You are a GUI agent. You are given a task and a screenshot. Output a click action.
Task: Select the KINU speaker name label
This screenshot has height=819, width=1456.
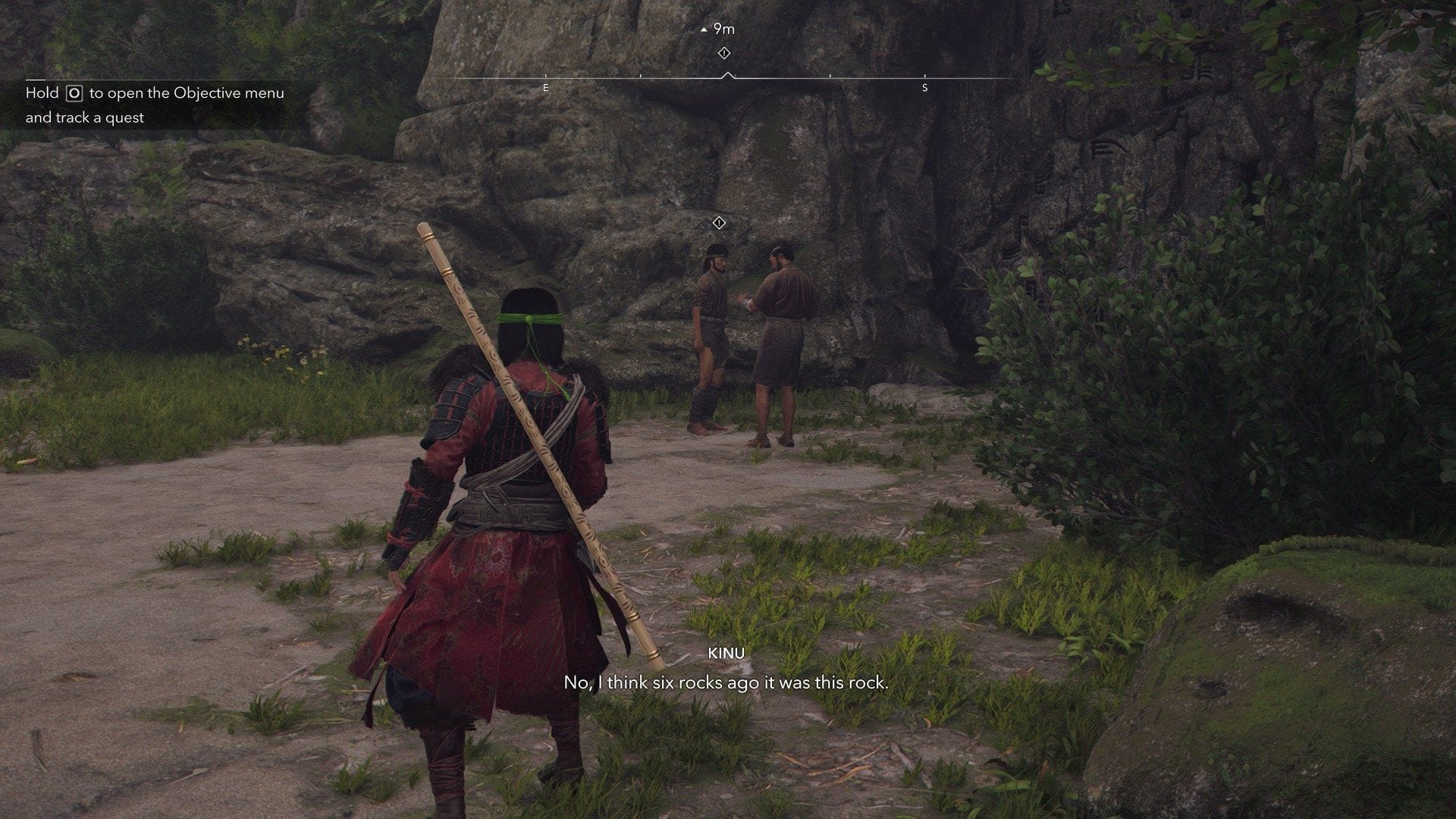tap(726, 653)
